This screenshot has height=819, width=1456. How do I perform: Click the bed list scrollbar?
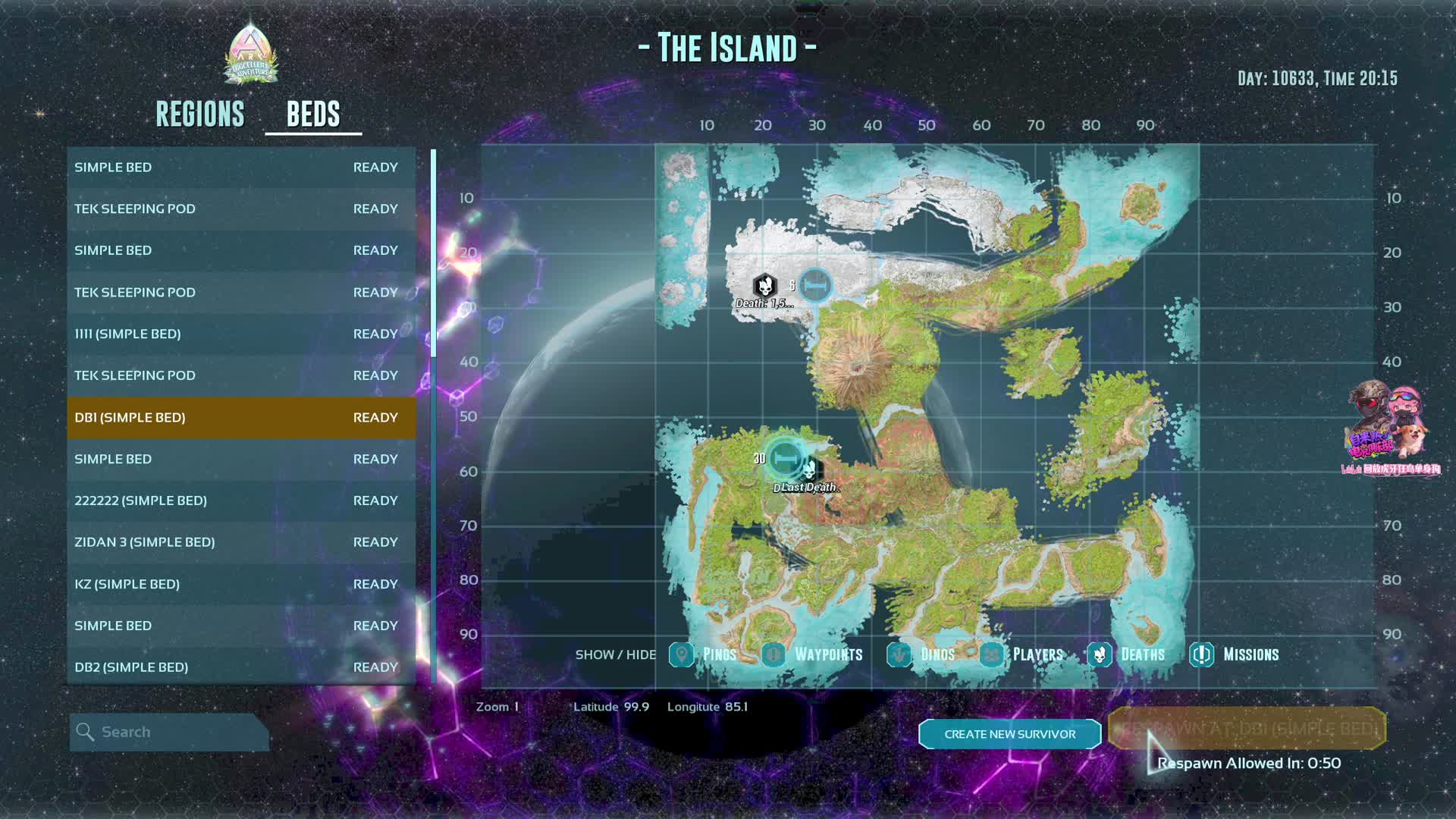click(433, 254)
